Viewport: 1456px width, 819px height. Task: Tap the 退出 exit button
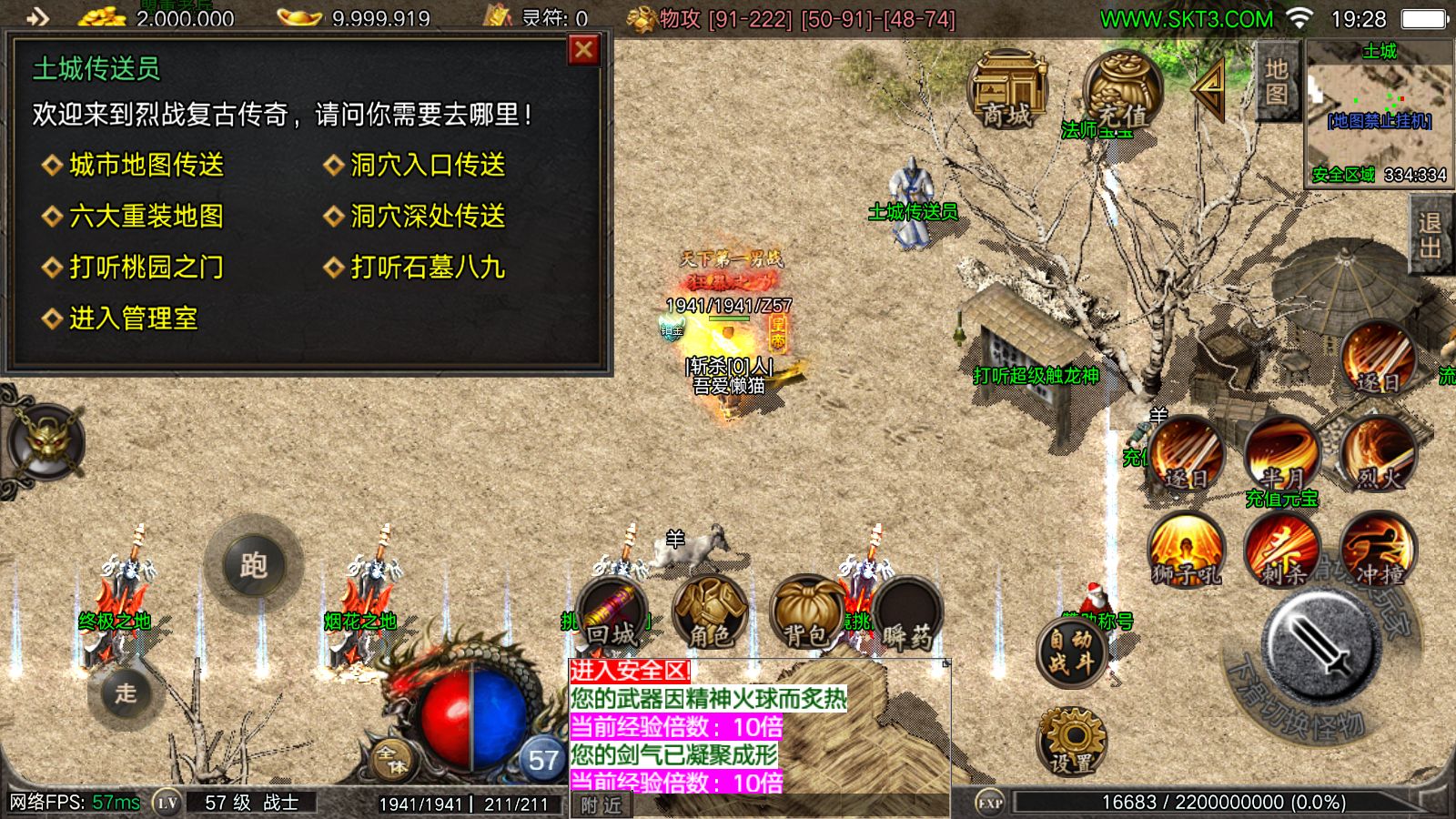point(1430,236)
